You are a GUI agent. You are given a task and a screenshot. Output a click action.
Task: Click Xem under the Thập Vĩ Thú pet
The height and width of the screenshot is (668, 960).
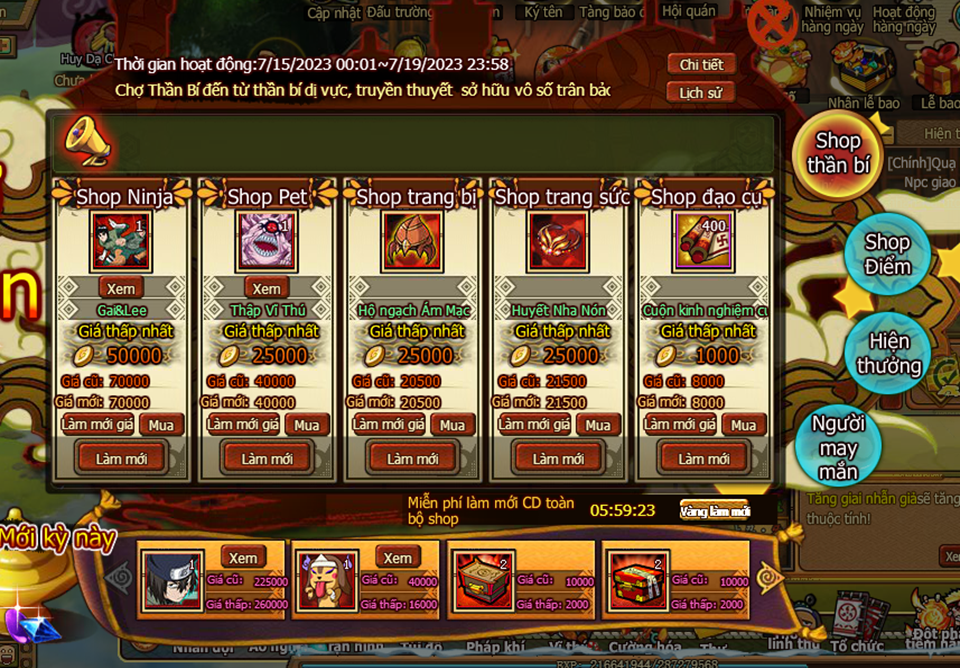pyautogui.click(x=266, y=288)
